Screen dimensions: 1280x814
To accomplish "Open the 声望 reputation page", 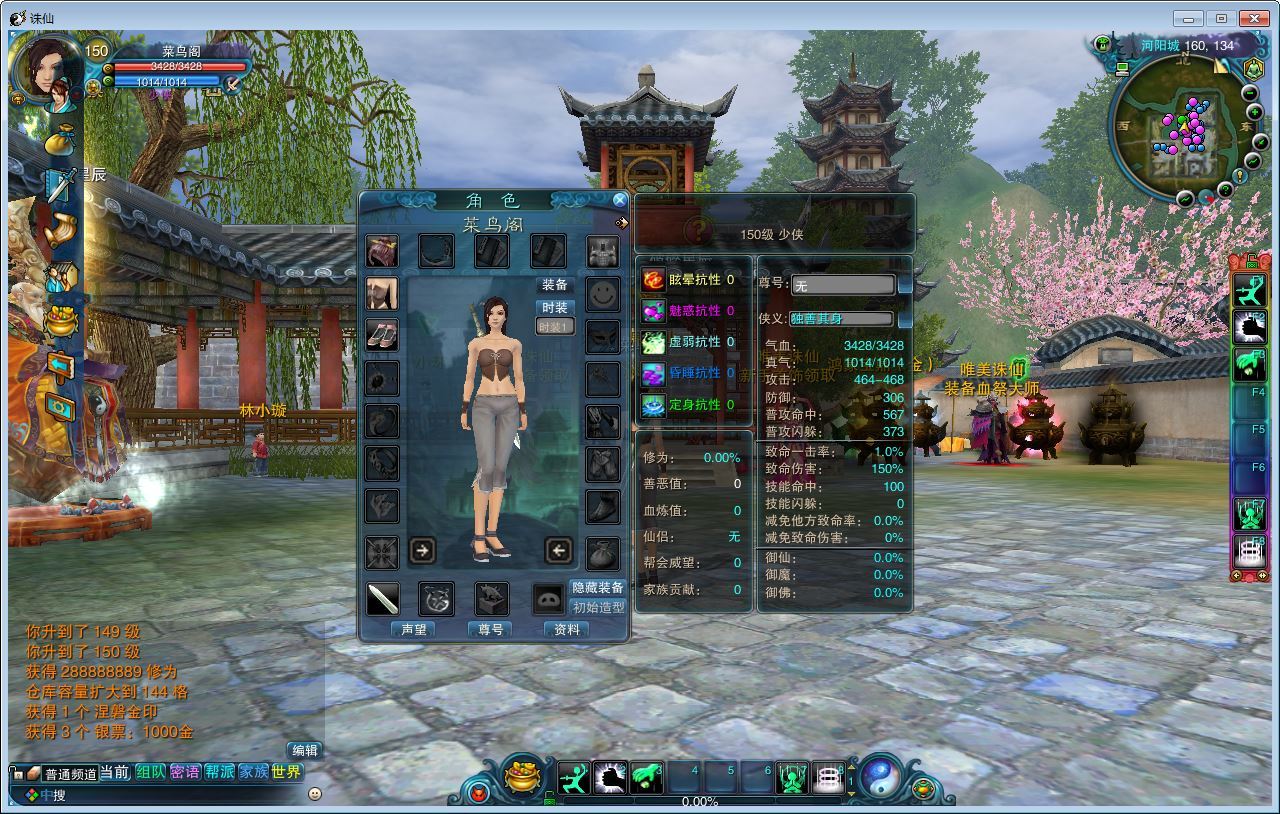I will click(414, 630).
